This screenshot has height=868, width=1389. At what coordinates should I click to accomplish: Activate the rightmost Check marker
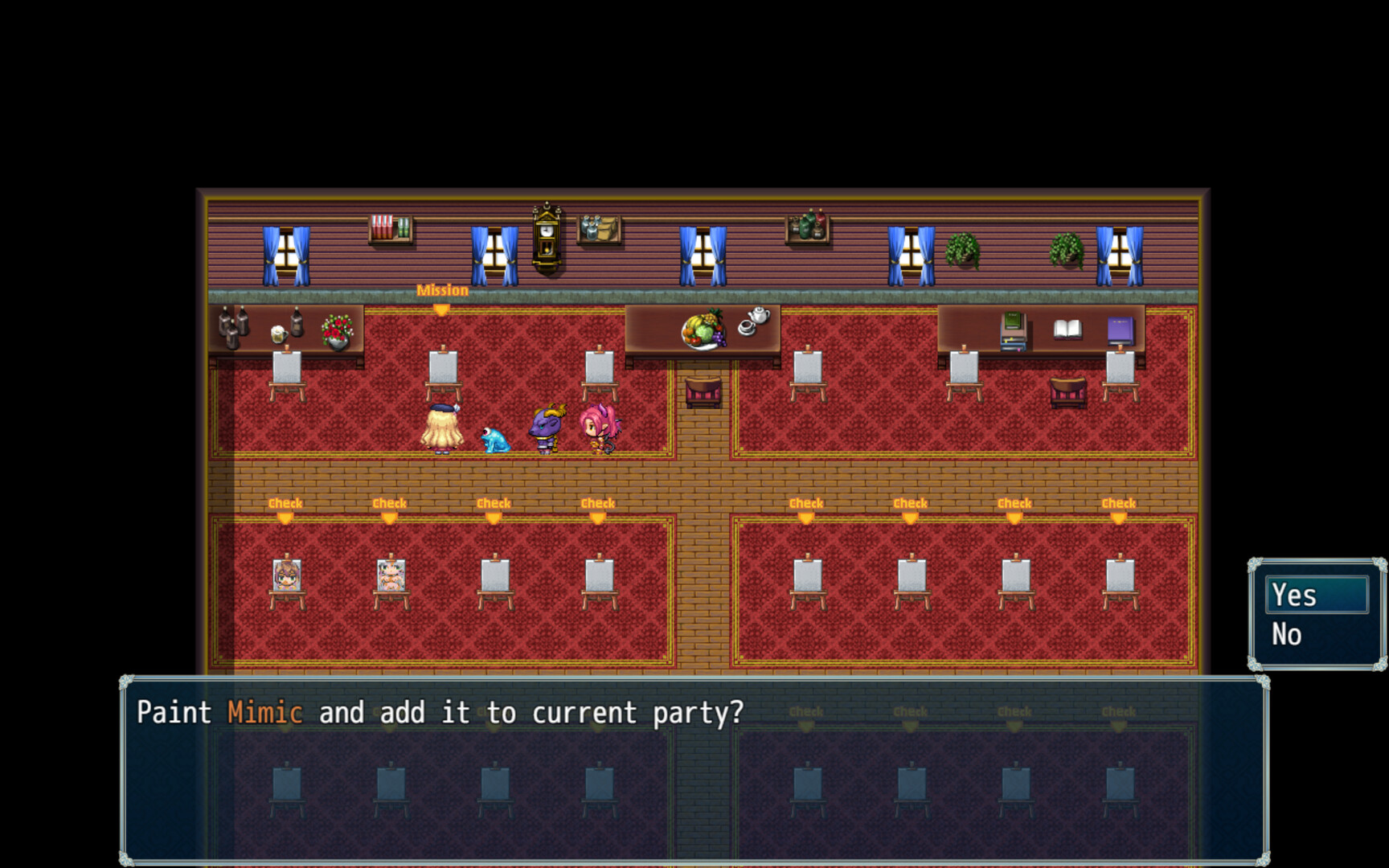coord(1120,506)
